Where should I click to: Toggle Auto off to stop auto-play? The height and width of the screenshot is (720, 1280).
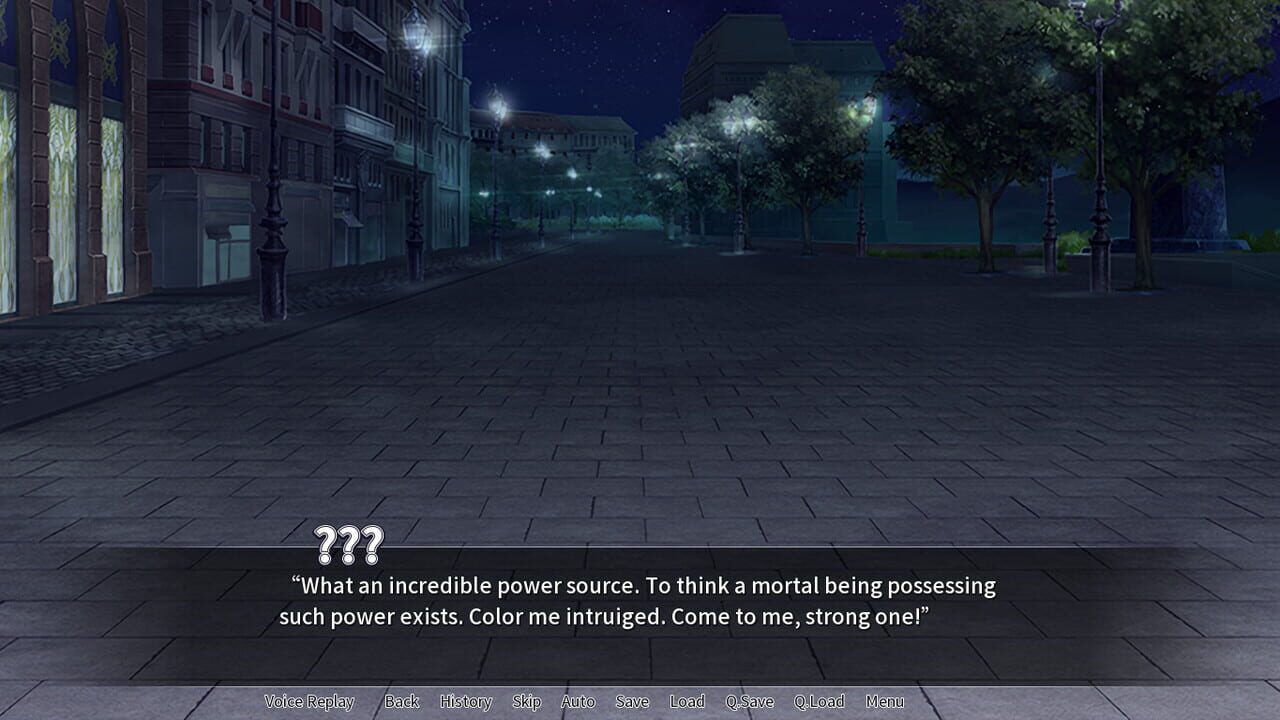[x=578, y=701]
